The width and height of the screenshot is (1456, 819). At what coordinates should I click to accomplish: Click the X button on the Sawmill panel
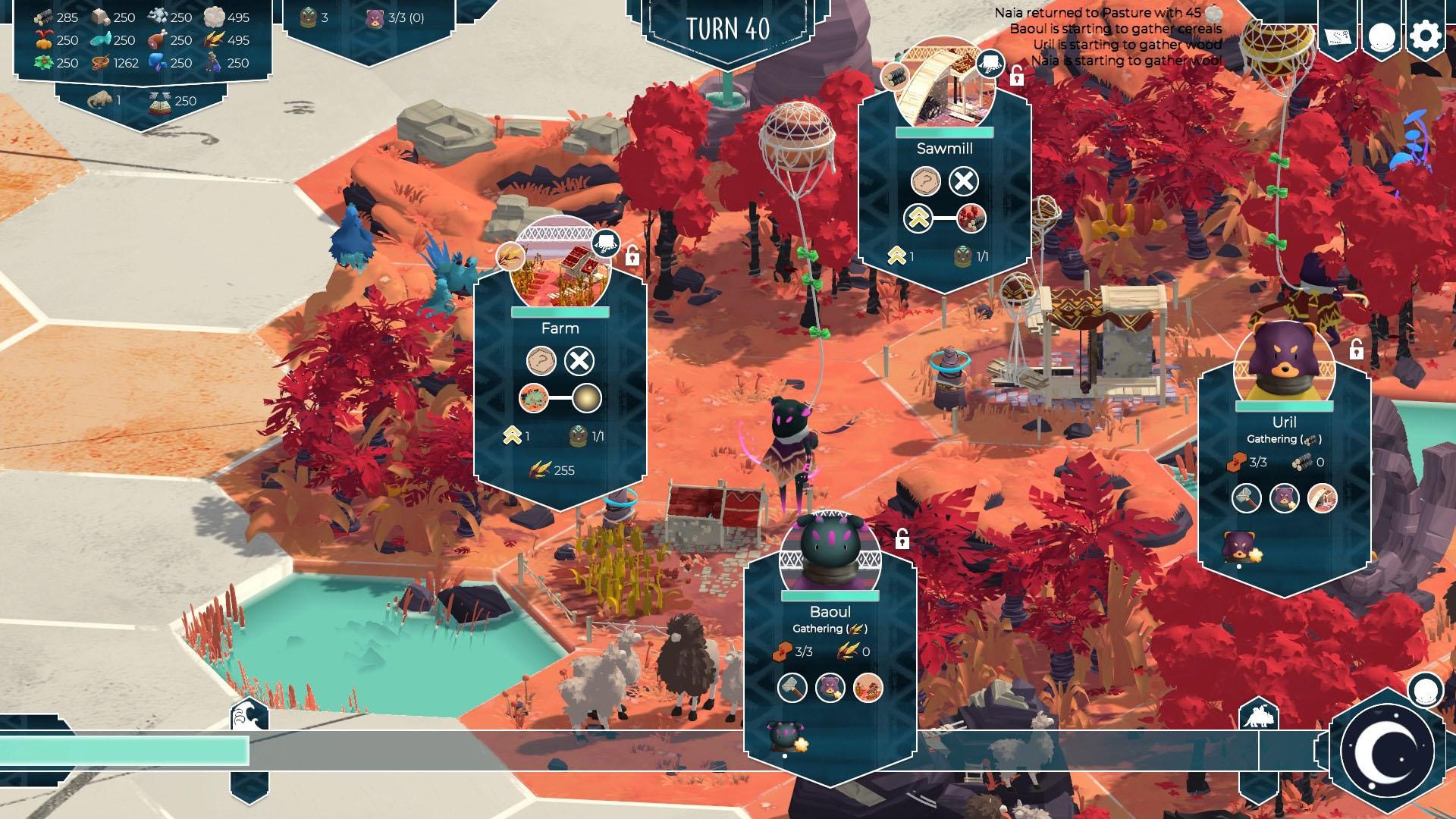(964, 181)
